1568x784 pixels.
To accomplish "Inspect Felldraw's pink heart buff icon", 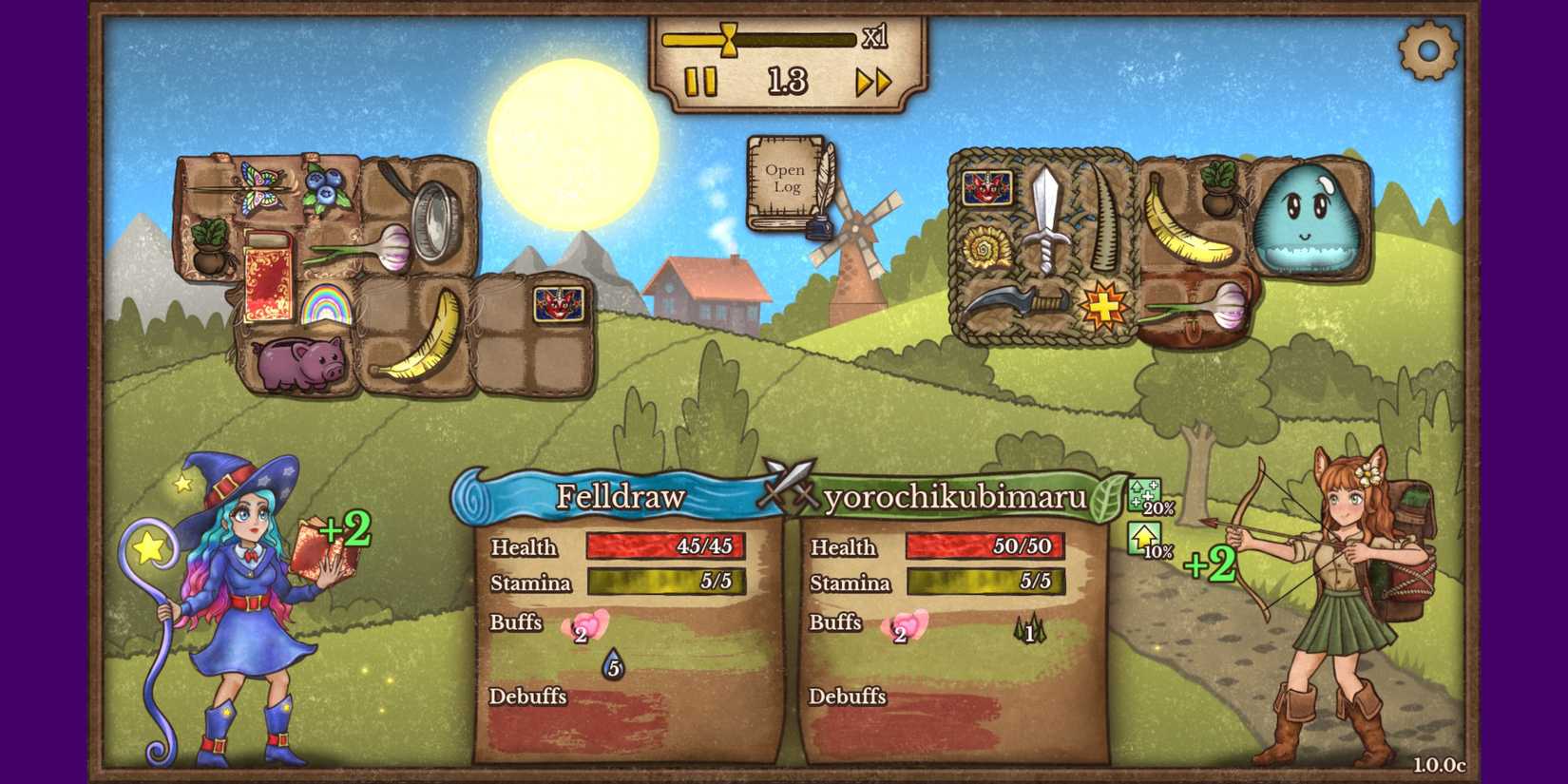I will 586,627.
